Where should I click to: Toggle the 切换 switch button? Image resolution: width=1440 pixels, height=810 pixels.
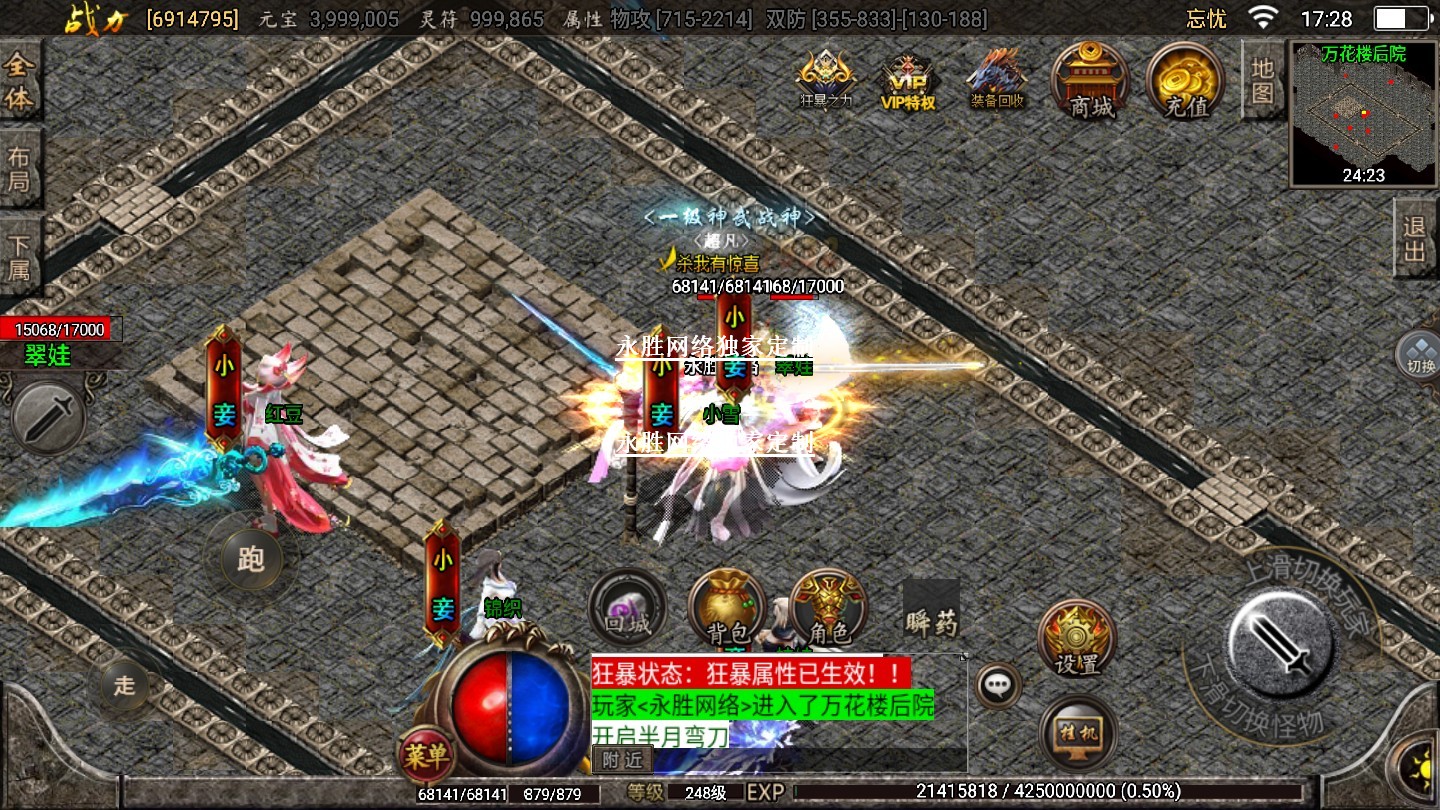[1419, 354]
